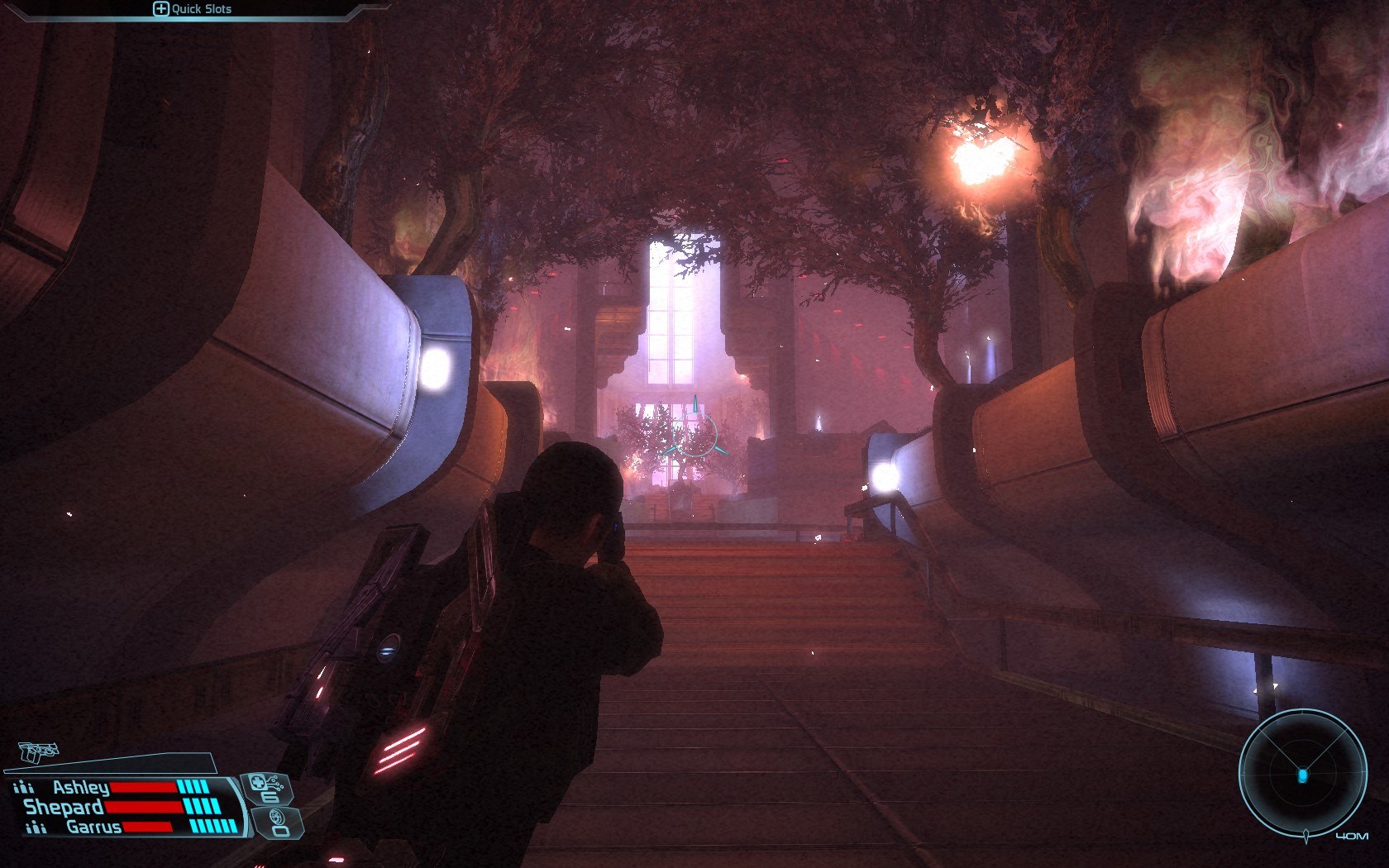Select squadmate Ashley in squad panel

click(x=81, y=787)
